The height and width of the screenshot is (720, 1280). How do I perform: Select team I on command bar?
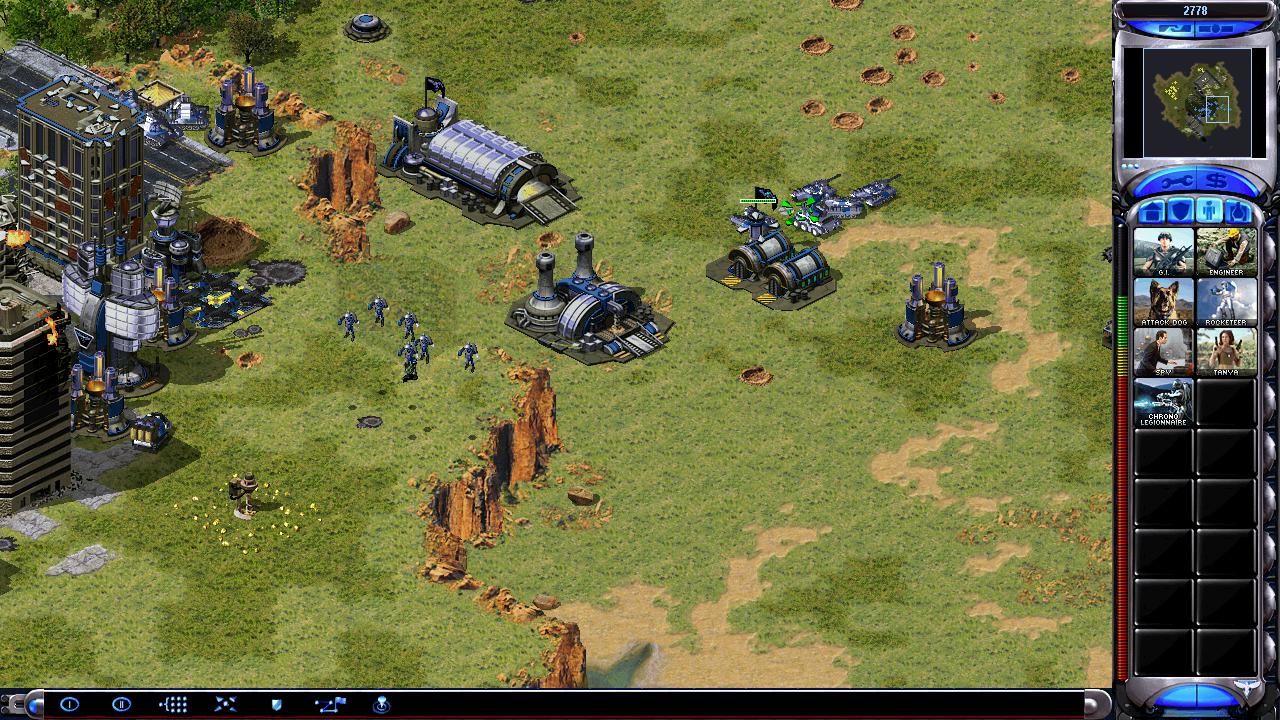tap(69, 704)
